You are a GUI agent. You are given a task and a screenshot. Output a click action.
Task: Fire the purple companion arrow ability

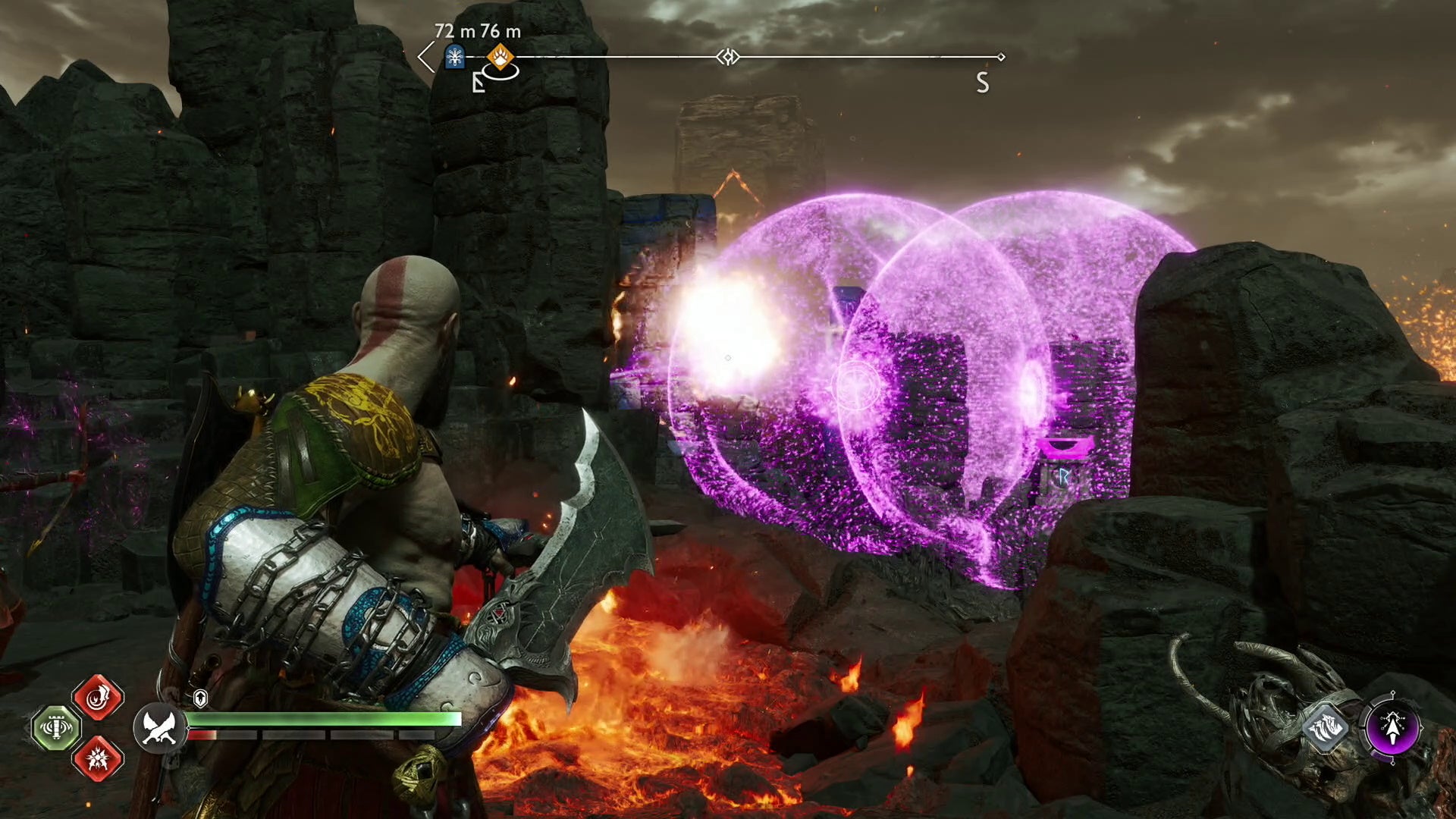pyautogui.click(x=1392, y=728)
